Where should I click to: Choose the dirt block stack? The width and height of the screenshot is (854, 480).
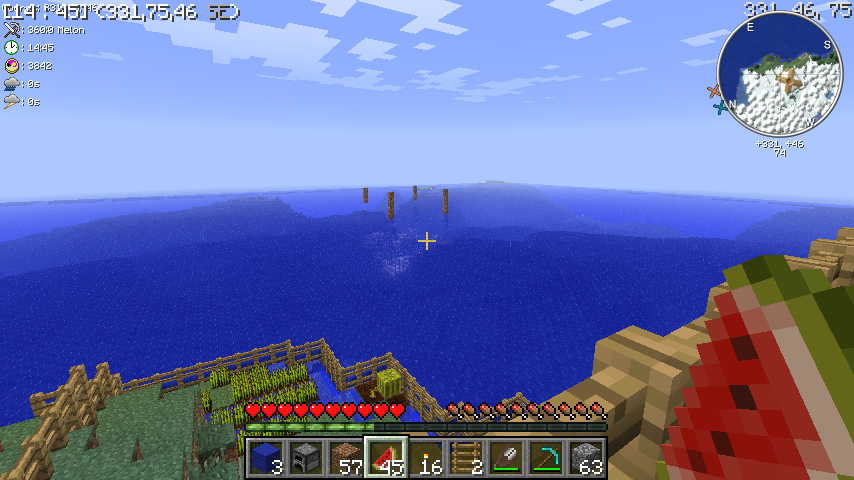346,458
